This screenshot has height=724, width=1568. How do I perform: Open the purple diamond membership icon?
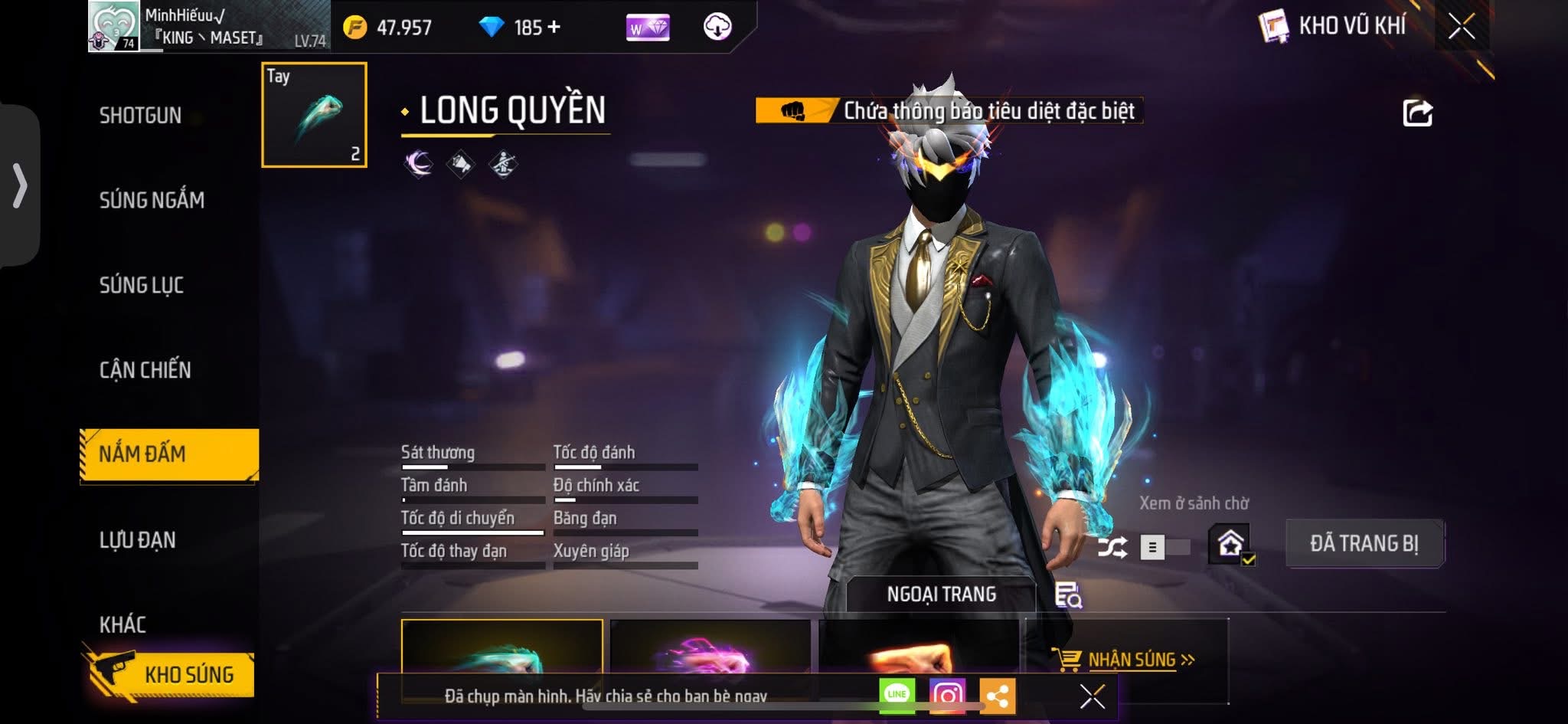pos(648,28)
